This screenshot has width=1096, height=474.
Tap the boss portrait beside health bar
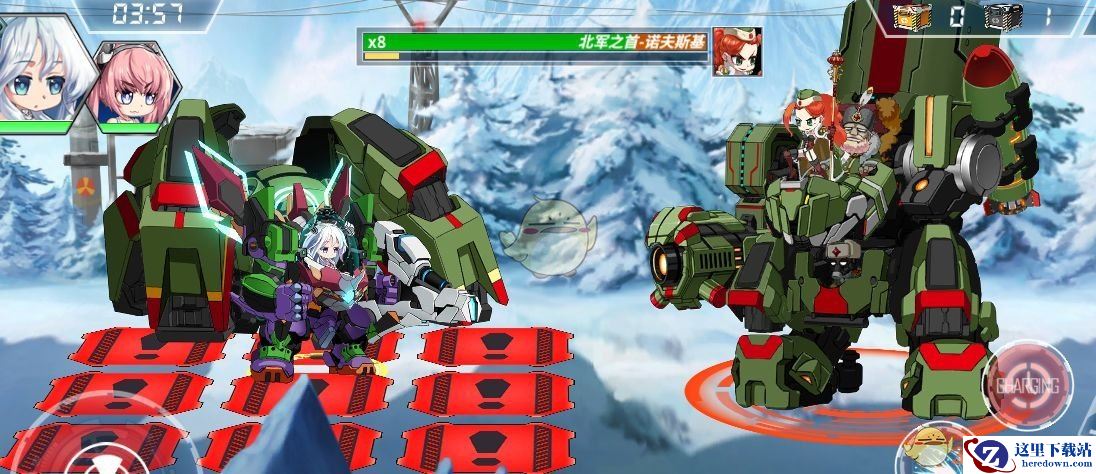pos(737,52)
